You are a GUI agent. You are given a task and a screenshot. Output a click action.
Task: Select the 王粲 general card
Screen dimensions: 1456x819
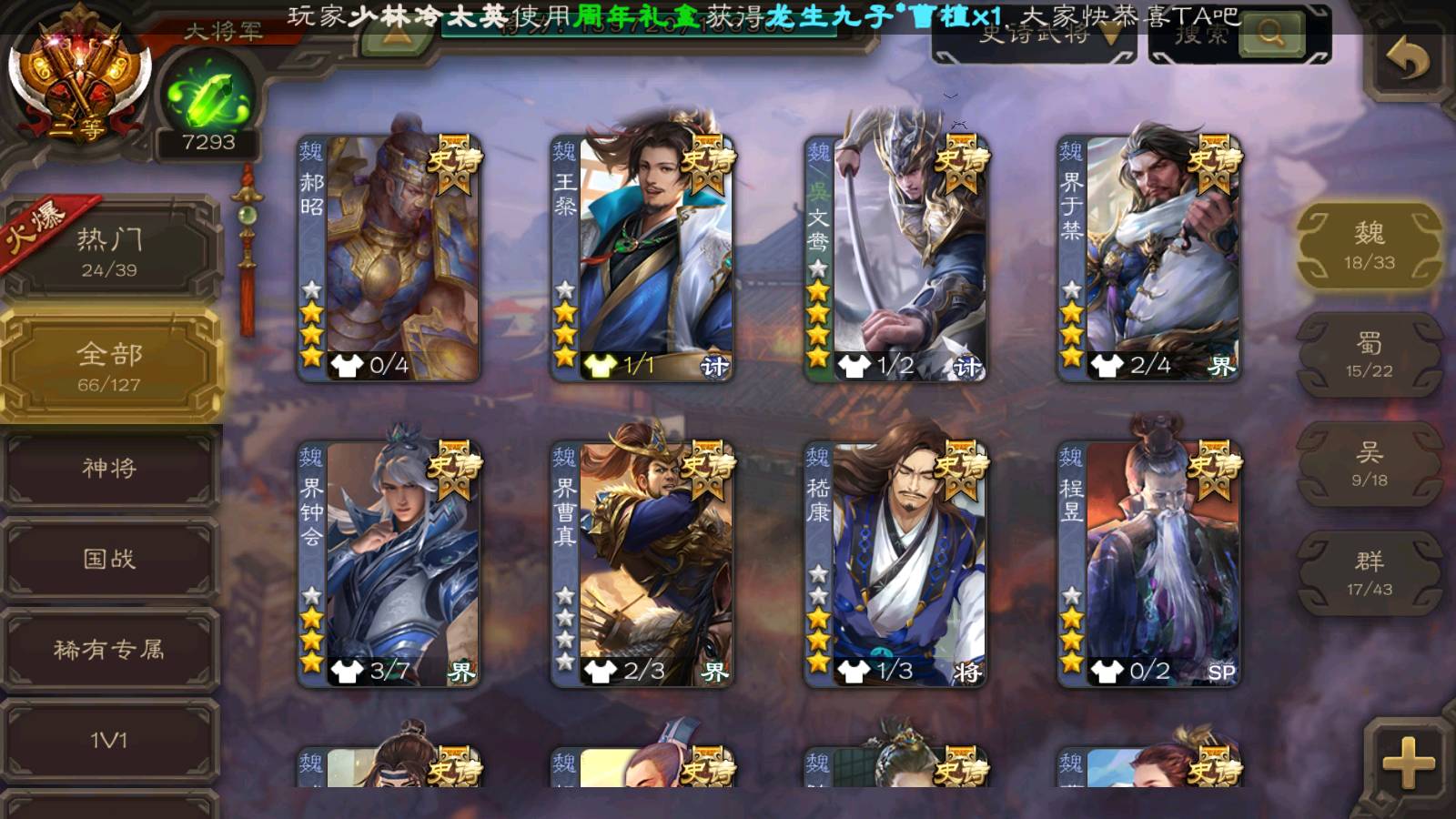(x=642, y=259)
